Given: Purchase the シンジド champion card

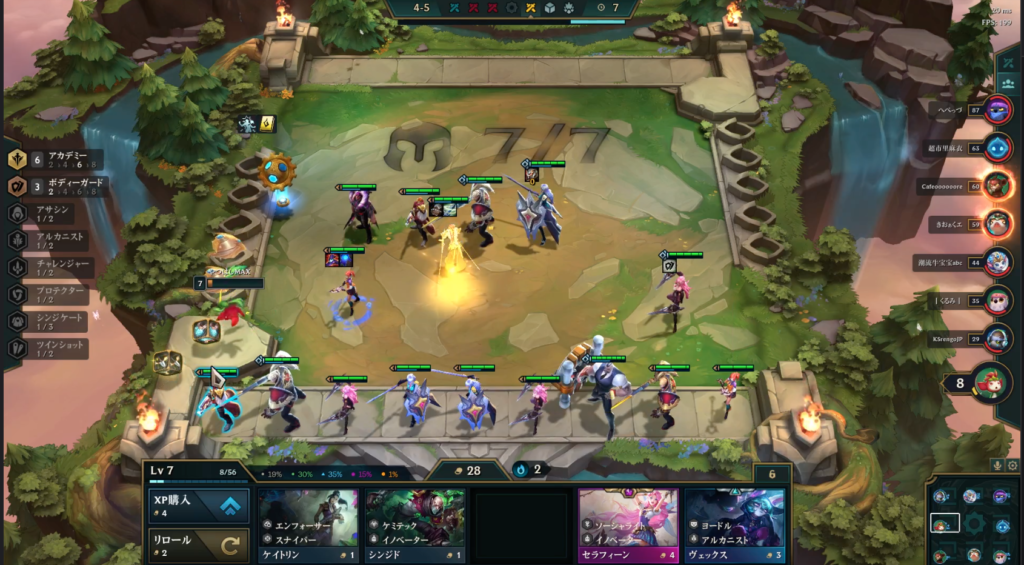Looking at the screenshot, I should [x=414, y=526].
